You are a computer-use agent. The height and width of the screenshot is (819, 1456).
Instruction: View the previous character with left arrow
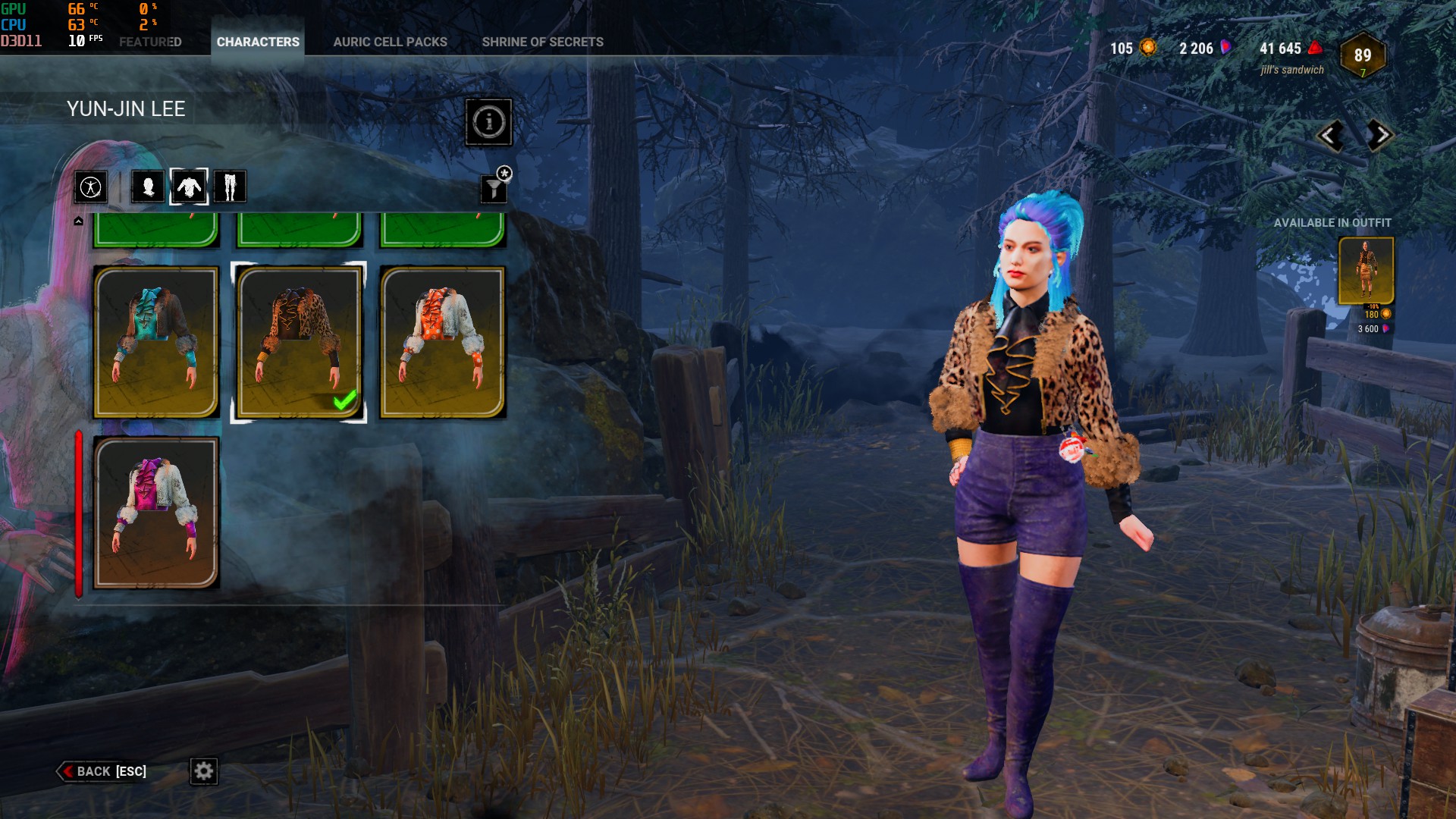[1330, 136]
